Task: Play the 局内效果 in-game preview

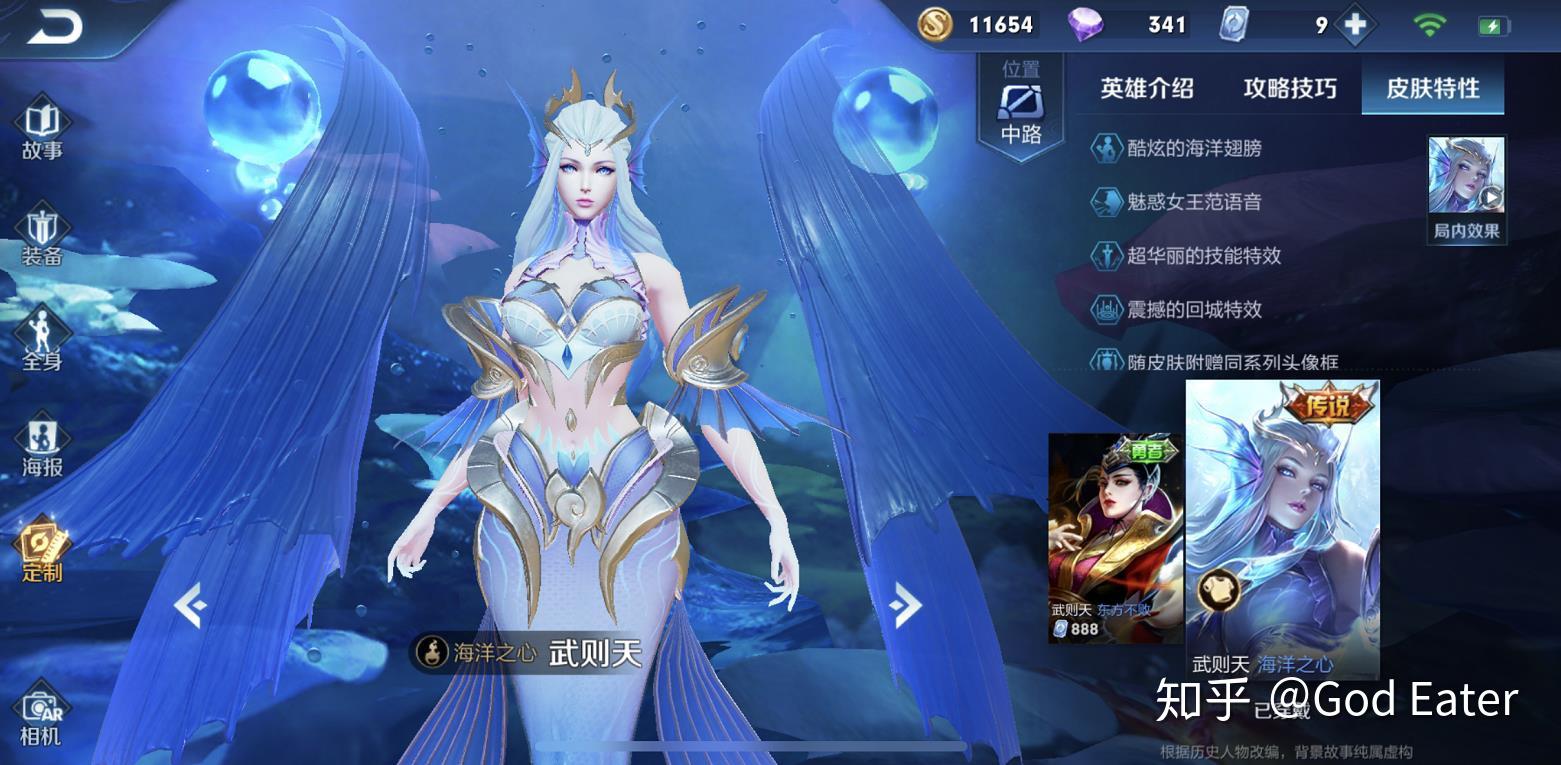Action: pos(1466,188)
